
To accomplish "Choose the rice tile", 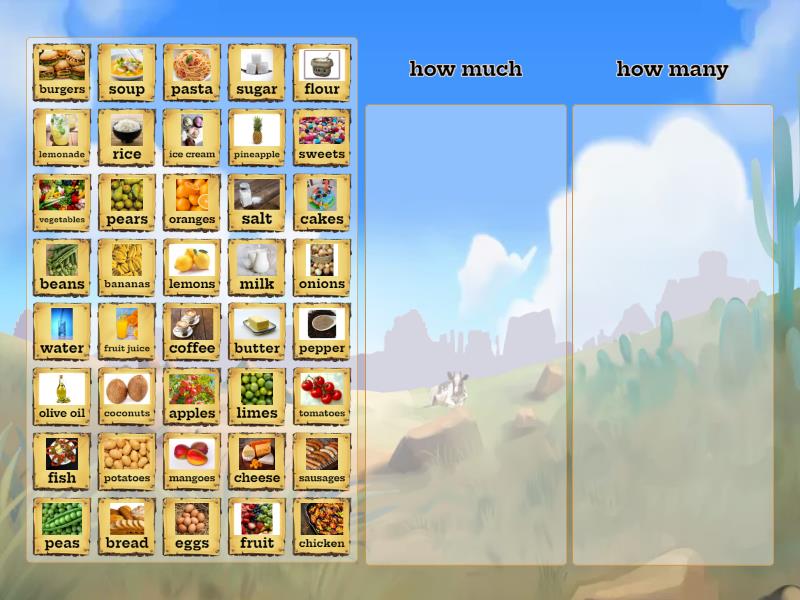I will coord(127,137).
